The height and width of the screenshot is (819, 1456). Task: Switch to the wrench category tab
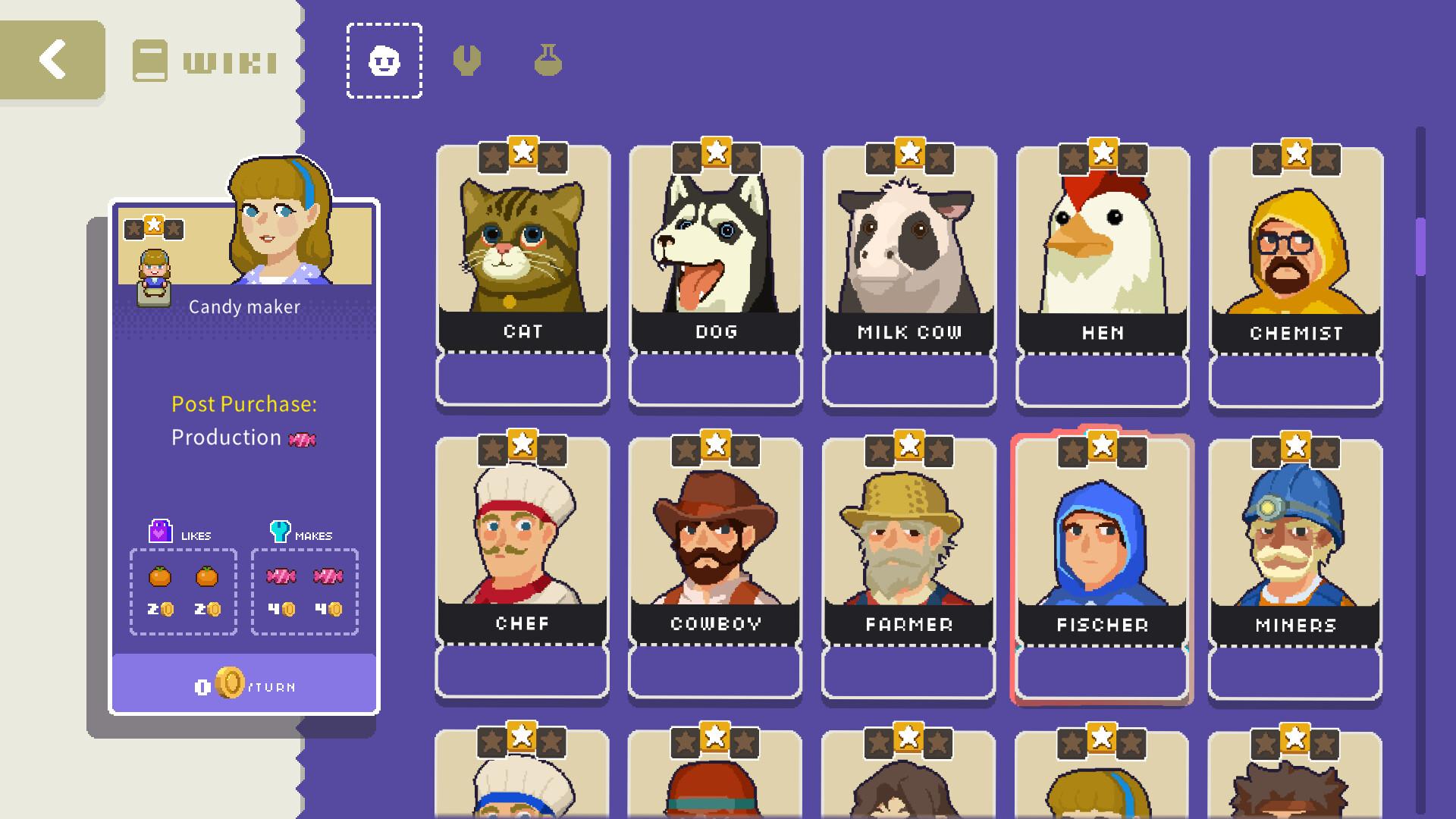tap(467, 59)
